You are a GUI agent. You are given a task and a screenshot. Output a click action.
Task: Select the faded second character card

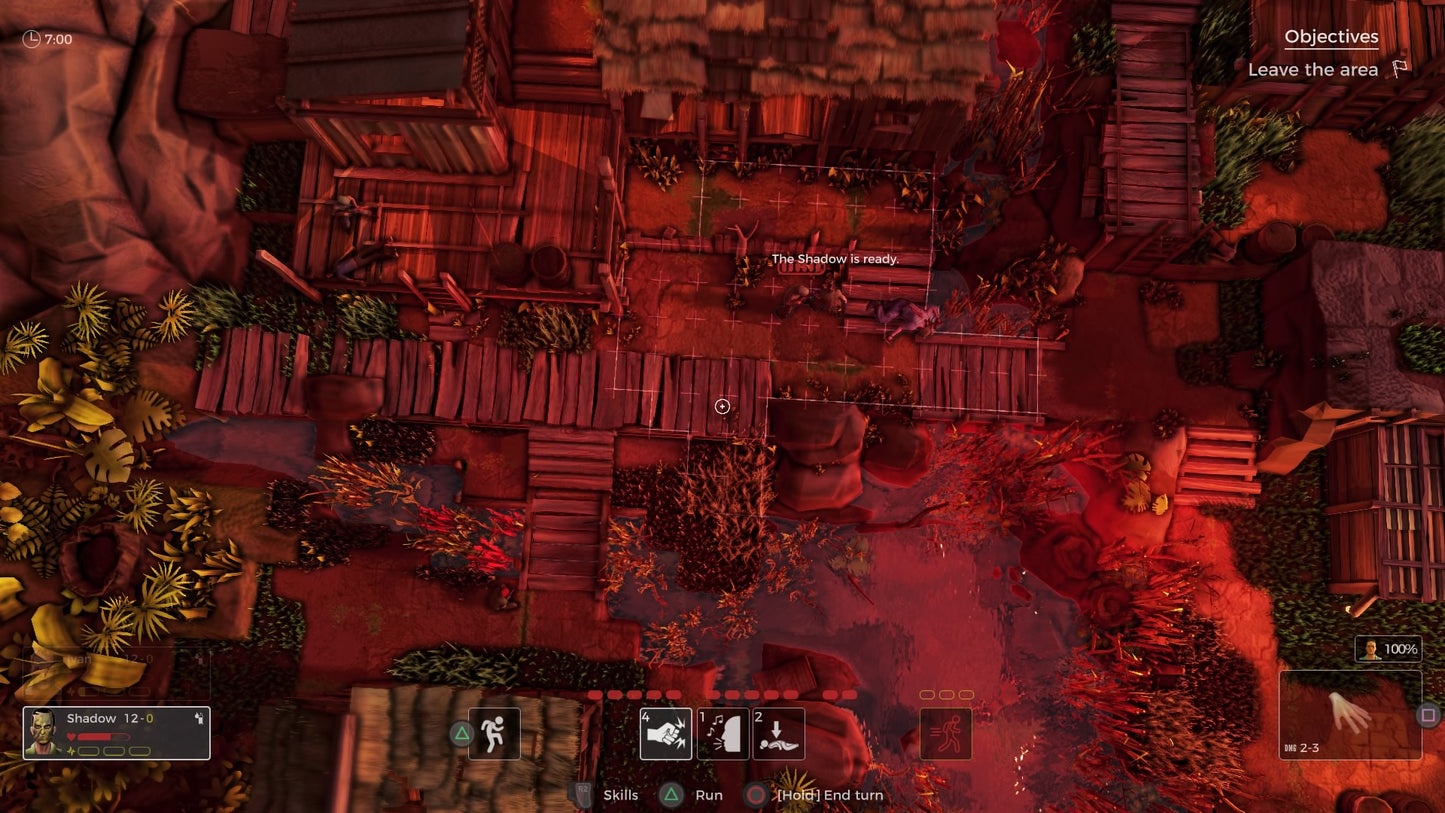[x=116, y=674]
